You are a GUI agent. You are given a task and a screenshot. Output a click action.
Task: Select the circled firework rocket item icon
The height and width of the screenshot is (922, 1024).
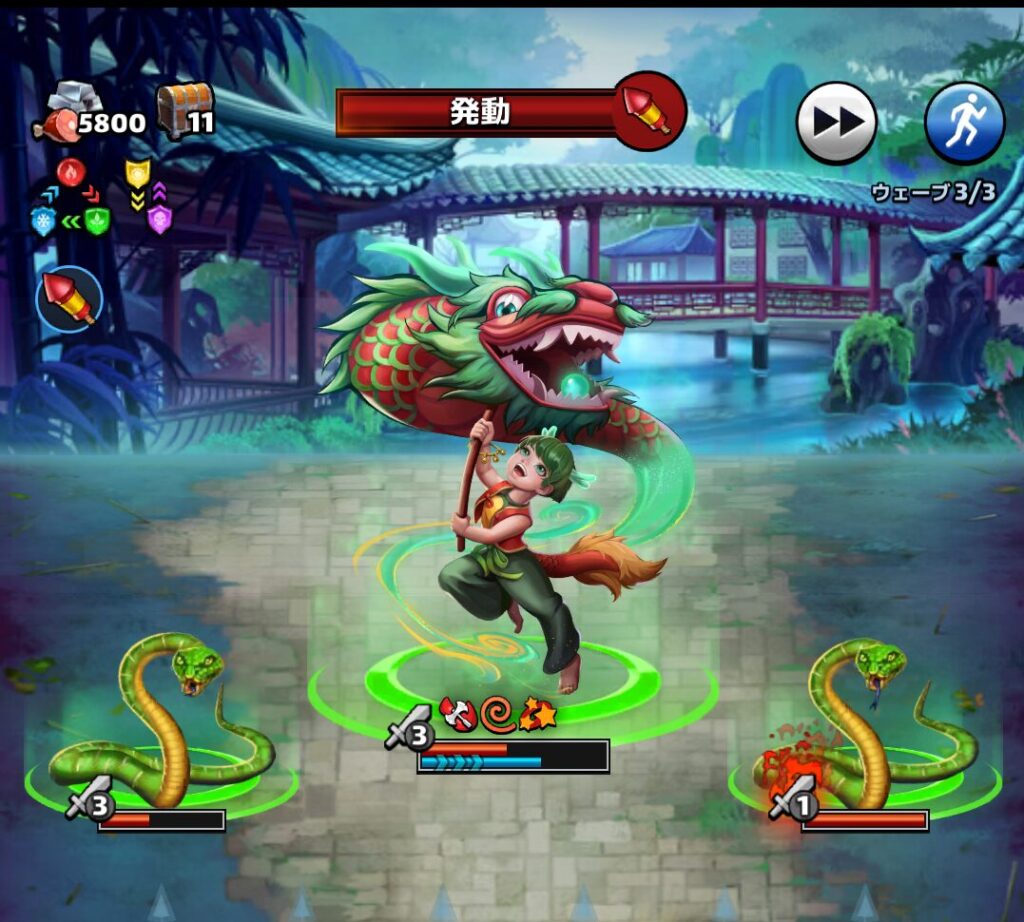(x=69, y=299)
